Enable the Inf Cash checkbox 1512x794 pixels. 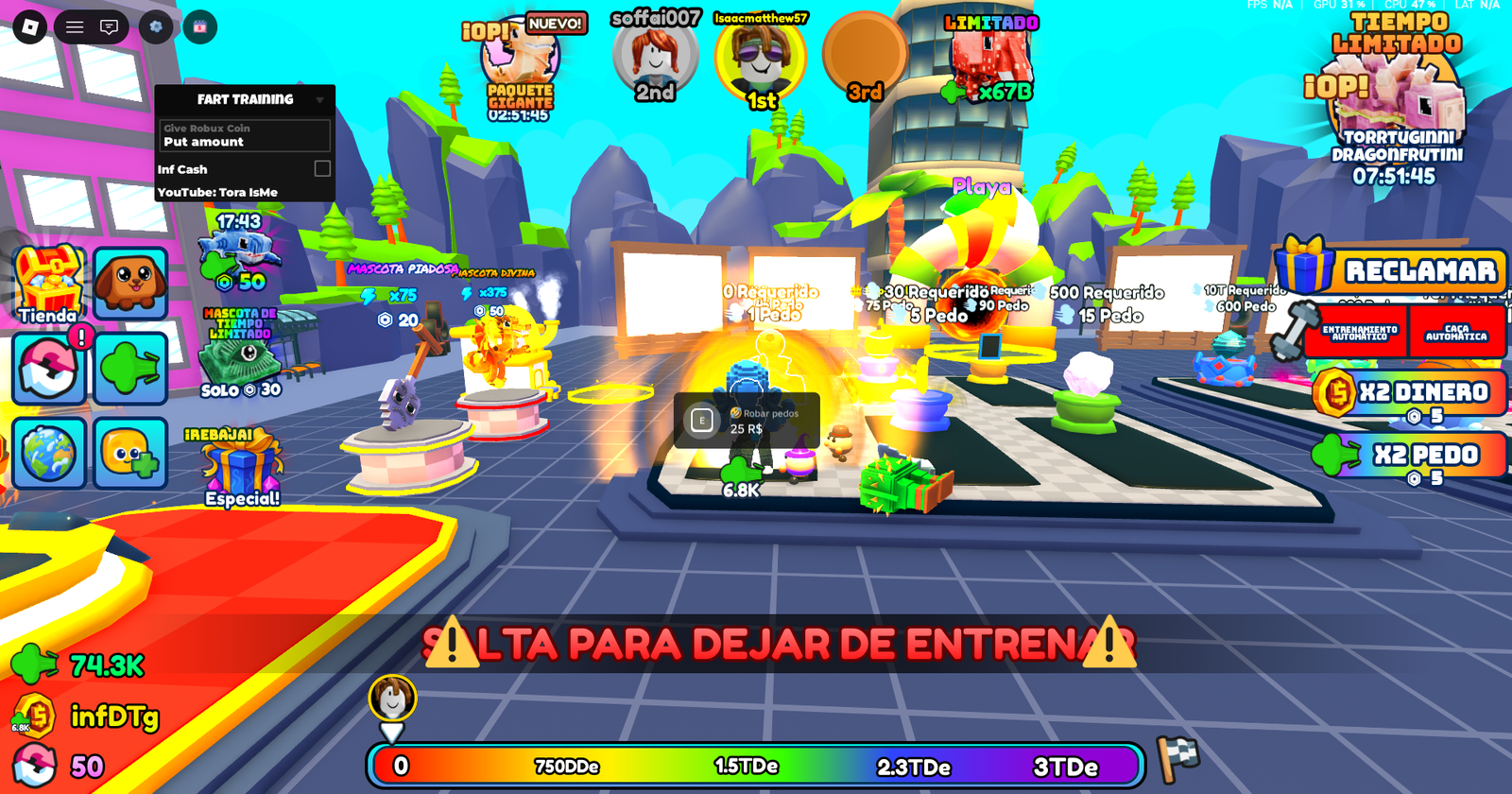[321, 168]
